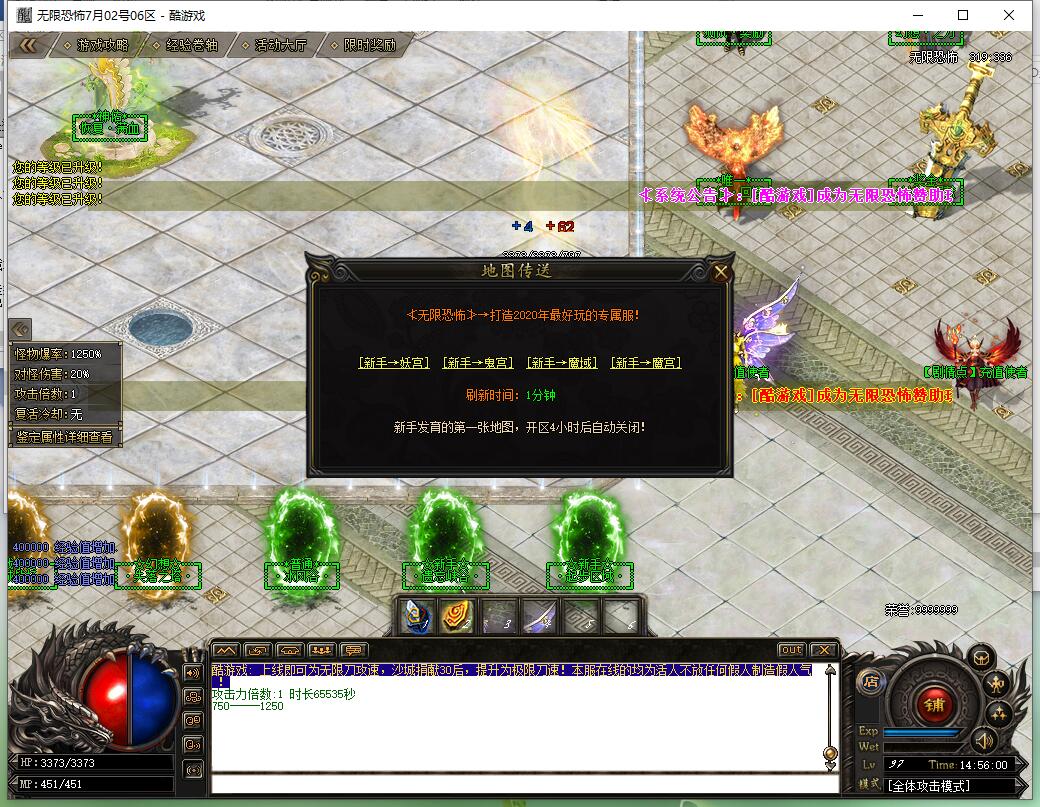Collapse the top menu bar arrow
The width and height of the screenshot is (1040, 807).
tap(28, 45)
